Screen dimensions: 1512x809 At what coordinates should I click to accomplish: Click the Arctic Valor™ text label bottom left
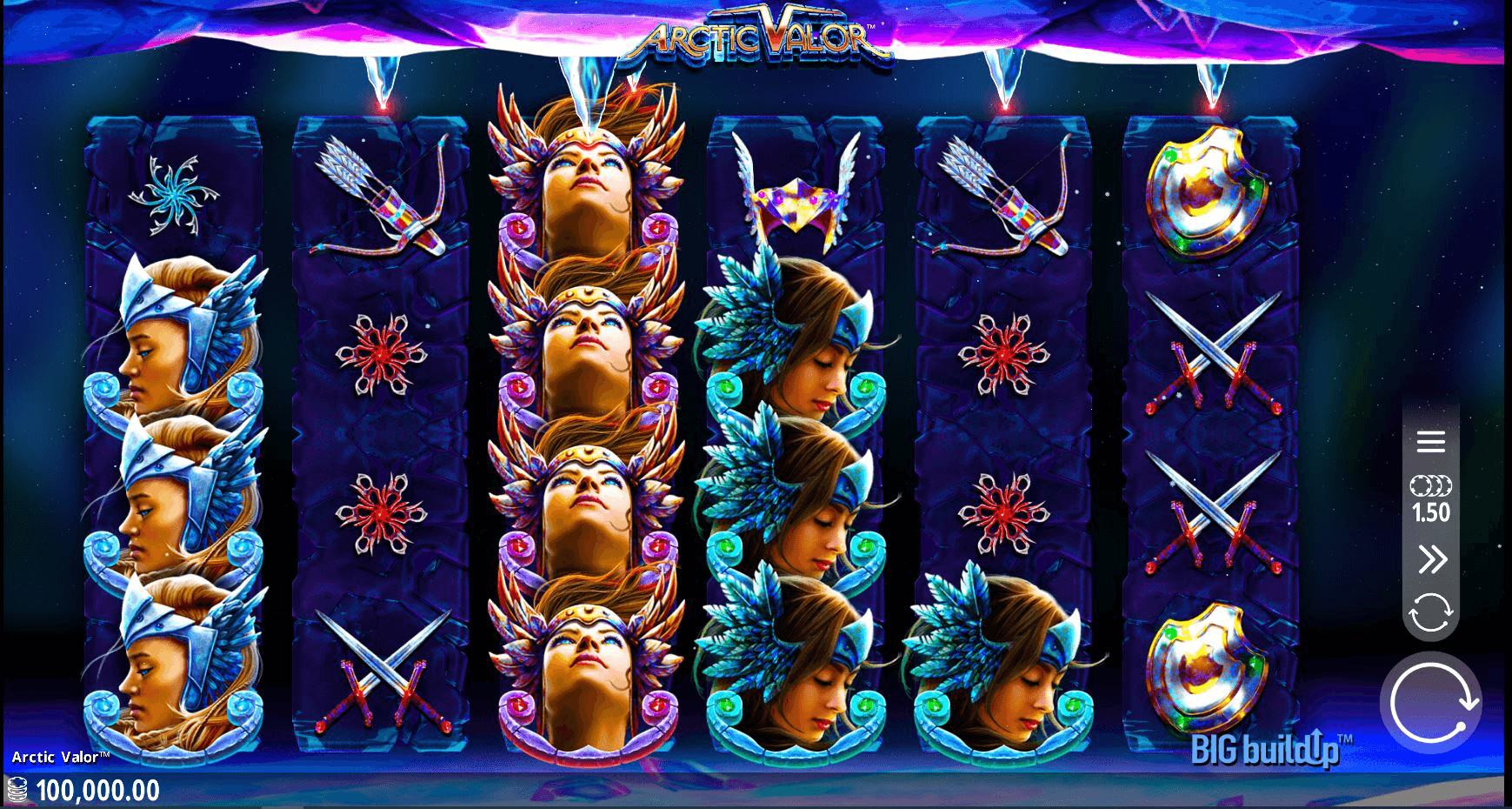pyautogui.click(x=59, y=757)
